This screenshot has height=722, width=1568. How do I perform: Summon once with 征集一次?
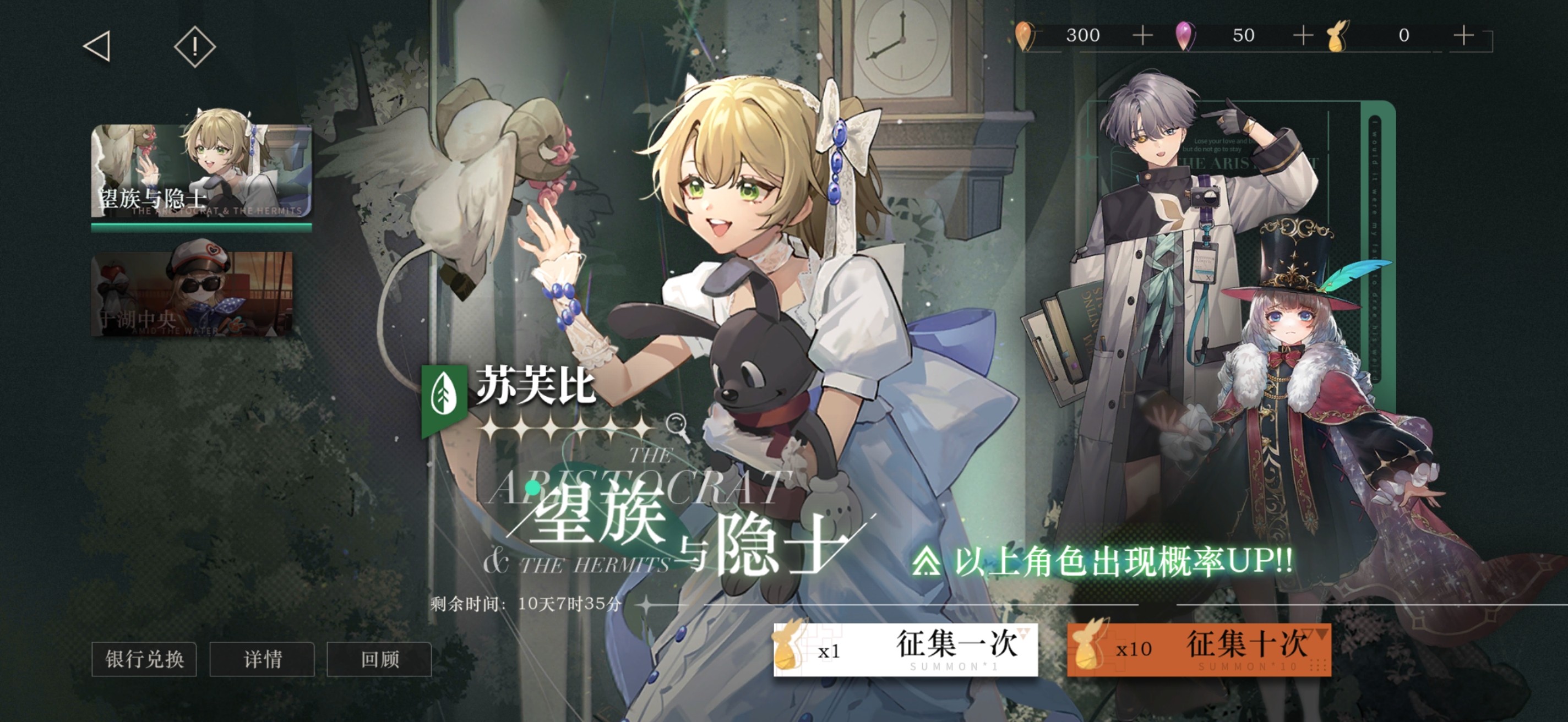pos(905,649)
